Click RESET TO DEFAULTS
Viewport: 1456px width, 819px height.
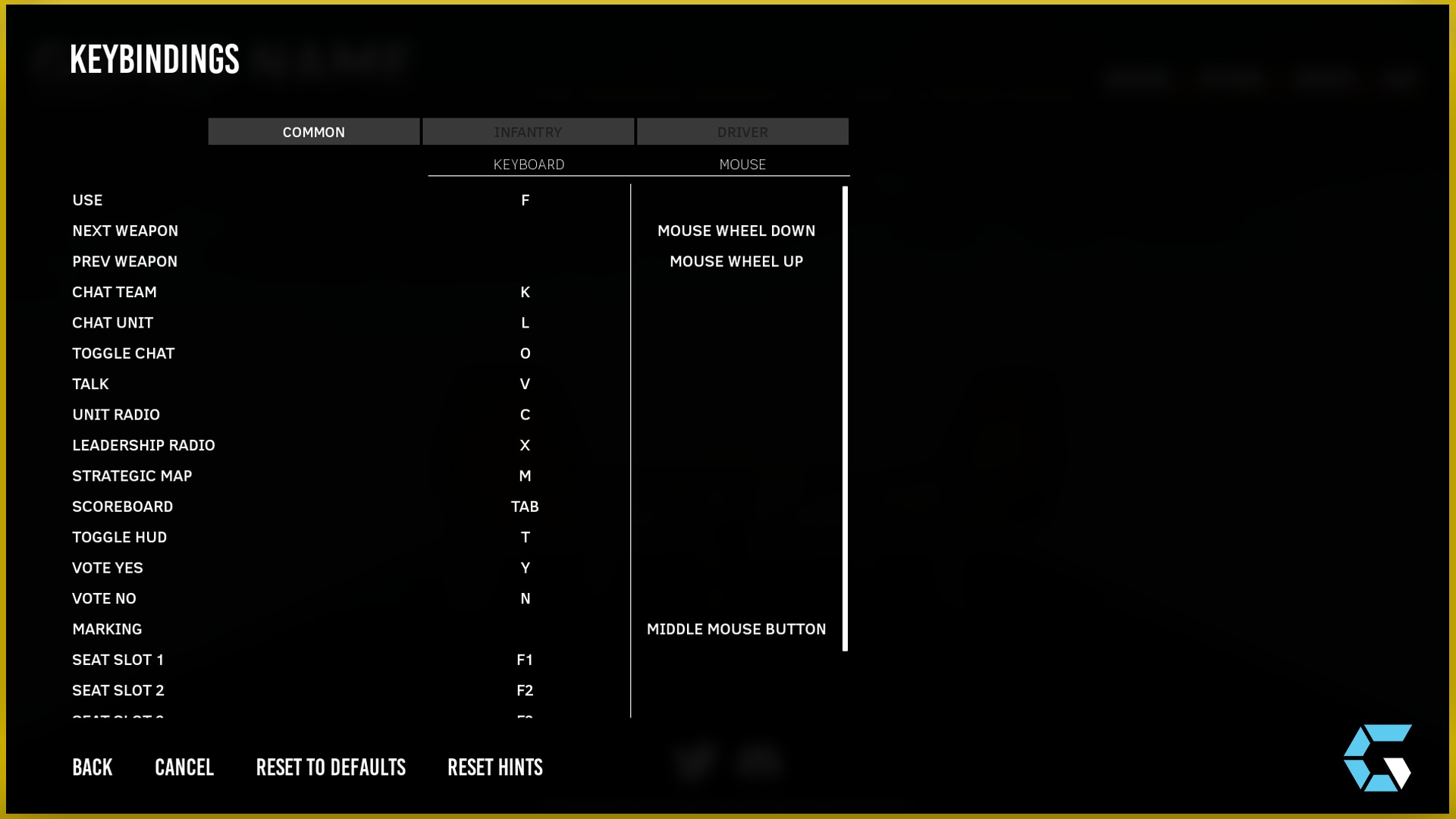tap(331, 767)
